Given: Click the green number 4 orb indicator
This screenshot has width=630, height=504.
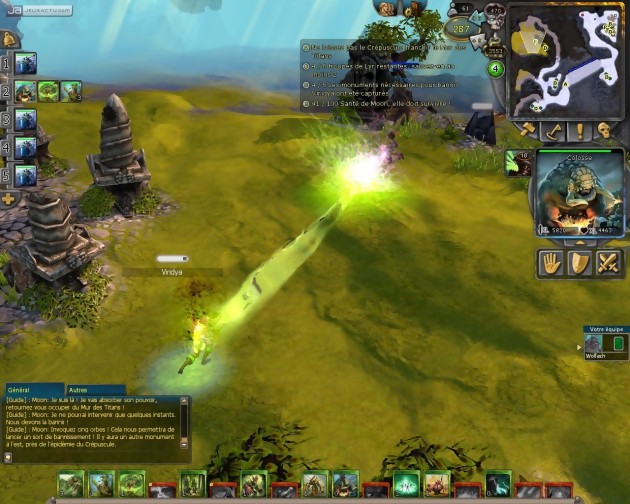Looking at the screenshot, I should pos(495,69).
